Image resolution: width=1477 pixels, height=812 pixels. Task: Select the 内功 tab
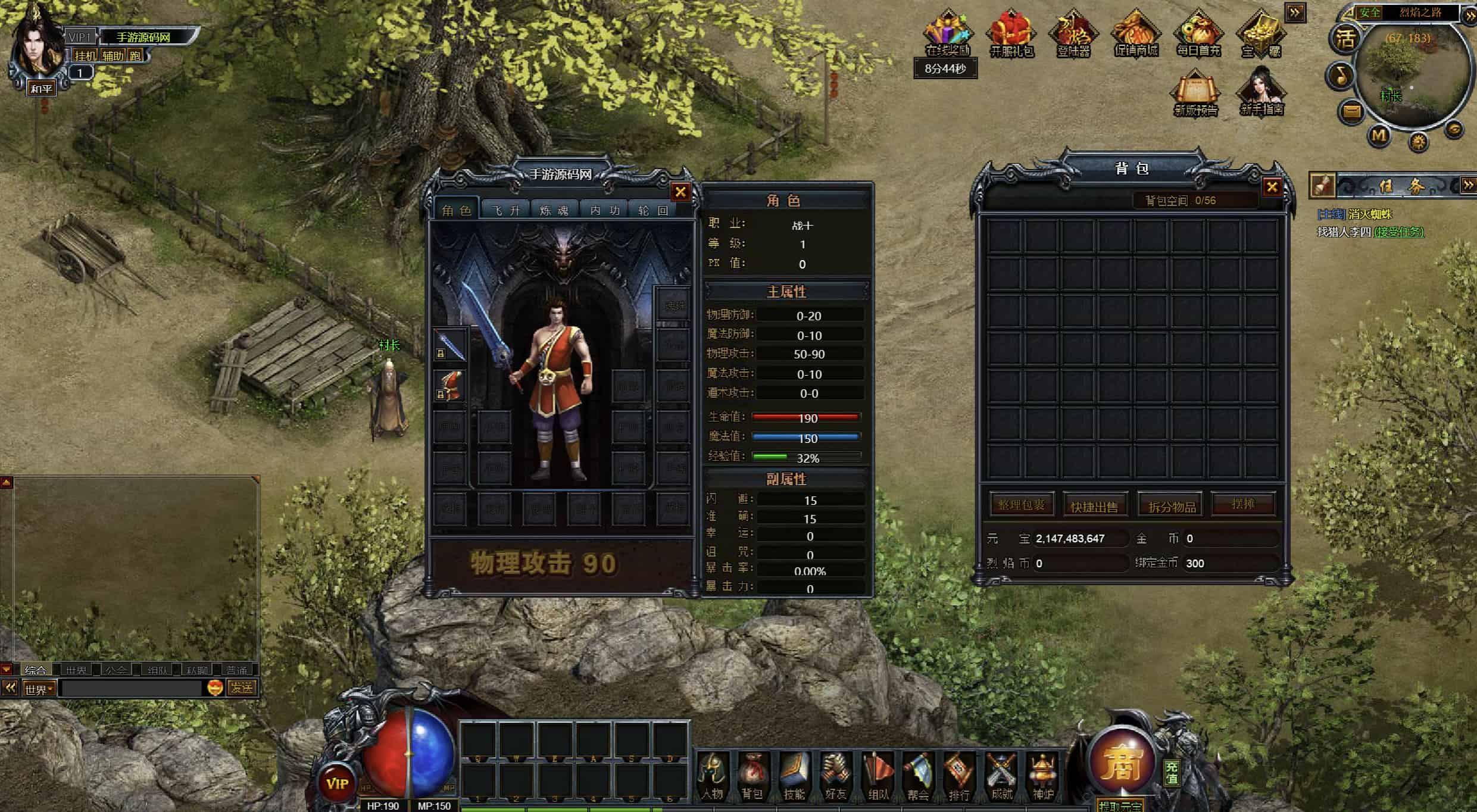605,210
